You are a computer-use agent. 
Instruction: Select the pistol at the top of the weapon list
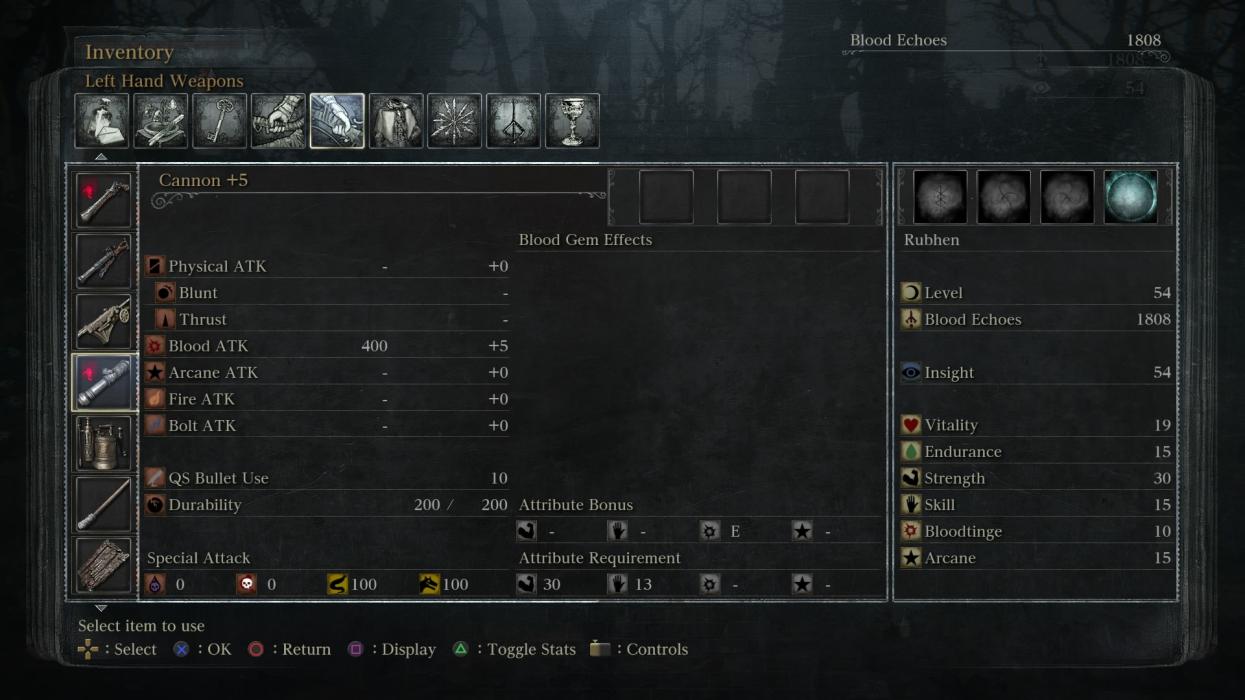click(x=103, y=200)
